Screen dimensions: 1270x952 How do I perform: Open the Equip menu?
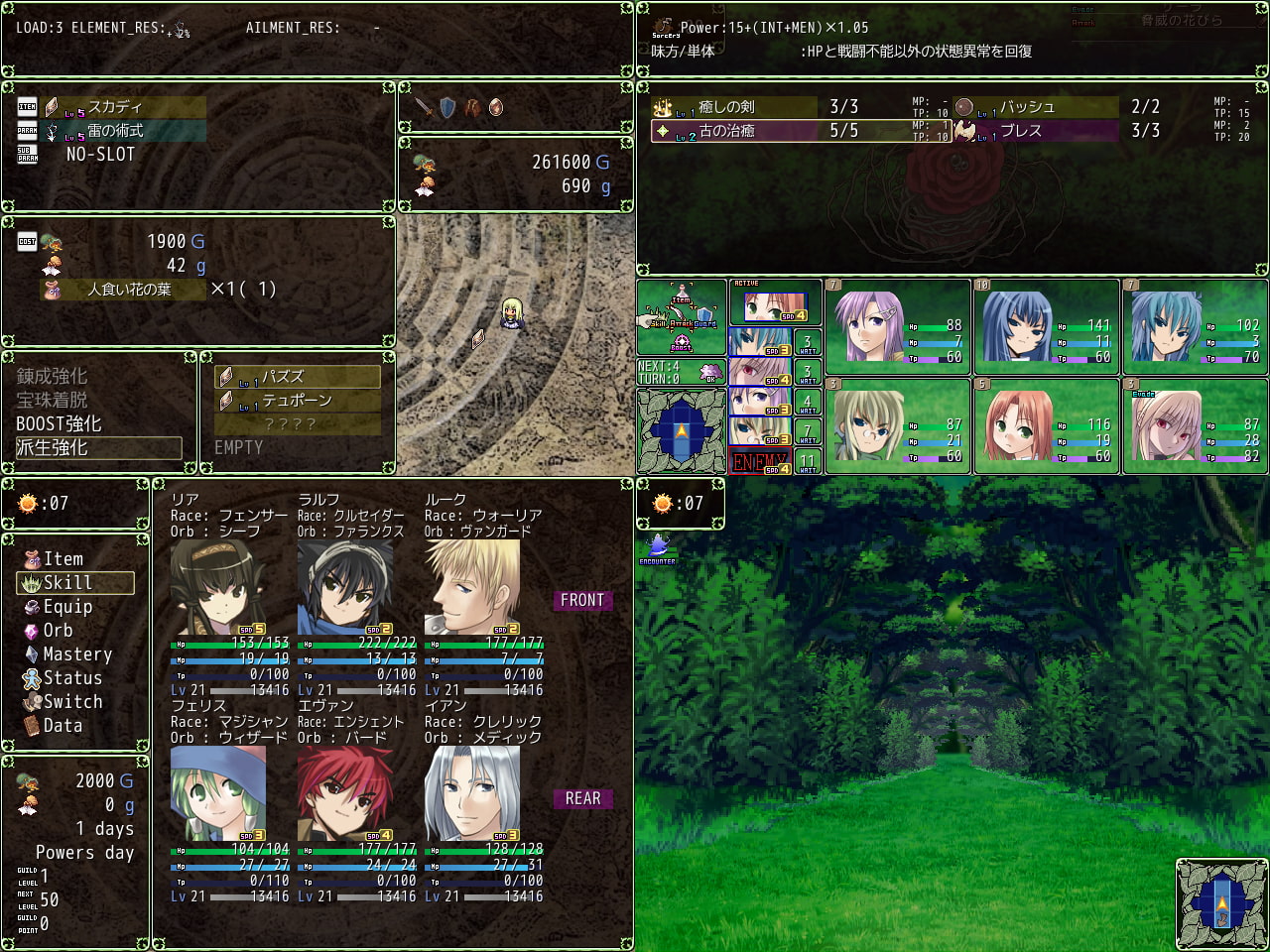point(67,607)
